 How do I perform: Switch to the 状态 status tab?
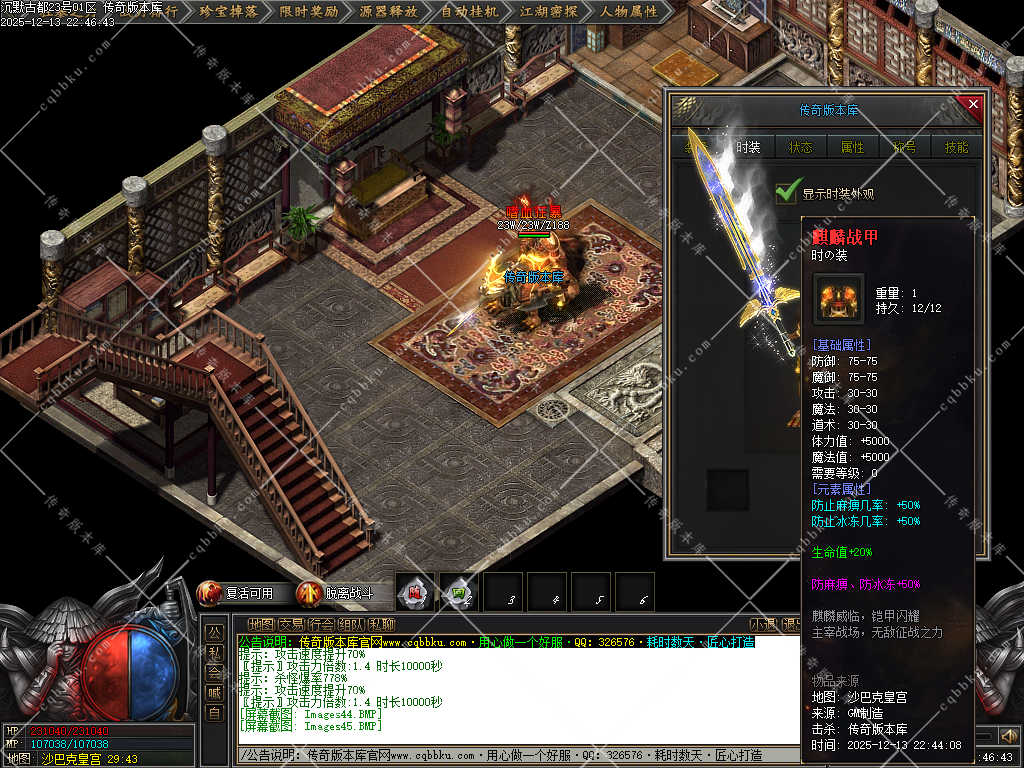[x=800, y=147]
